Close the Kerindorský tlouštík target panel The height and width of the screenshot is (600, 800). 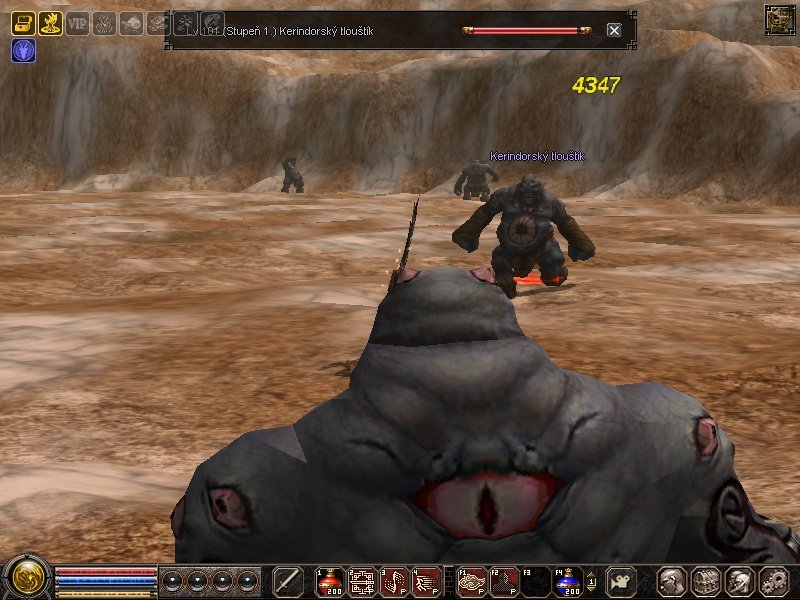click(x=614, y=30)
